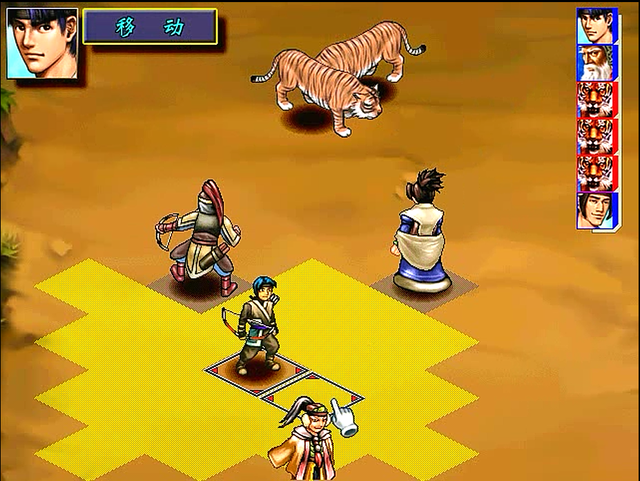
Task: Select the 移动 move command label
Action: 150,27
